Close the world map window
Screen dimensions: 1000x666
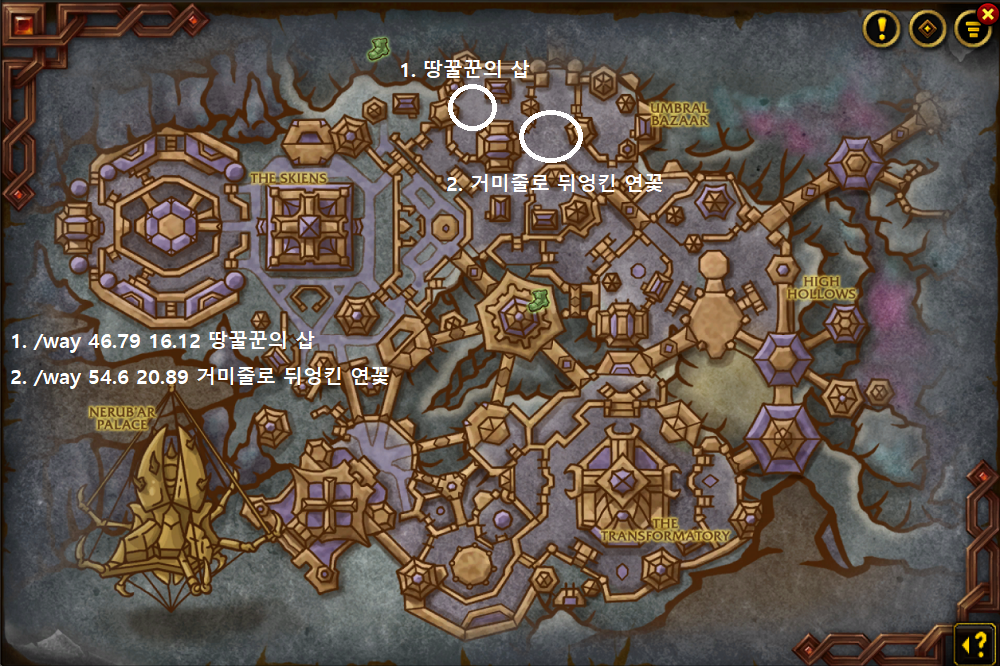[x=988, y=14]
